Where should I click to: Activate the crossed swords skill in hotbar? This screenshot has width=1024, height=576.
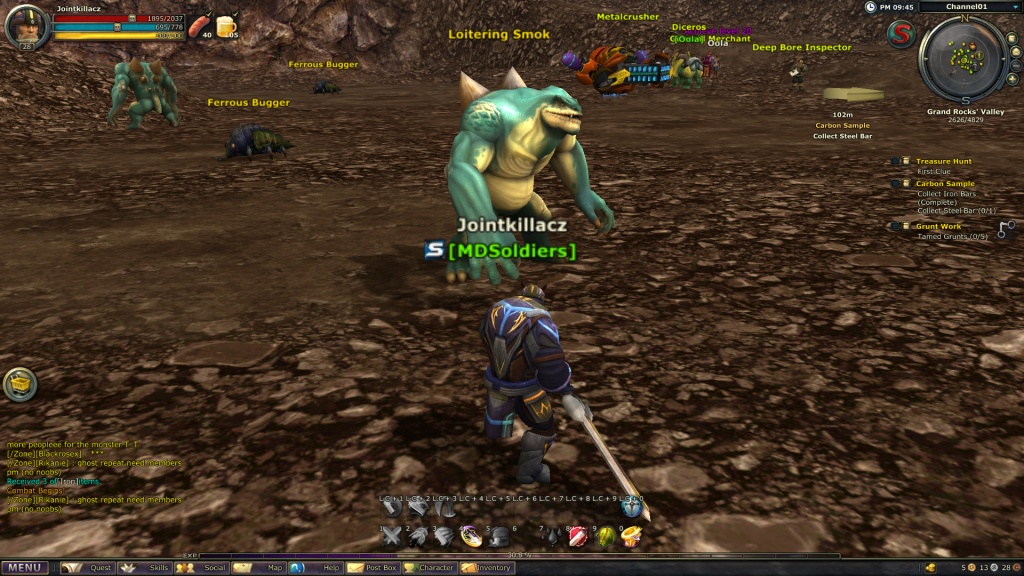point(391,538)
